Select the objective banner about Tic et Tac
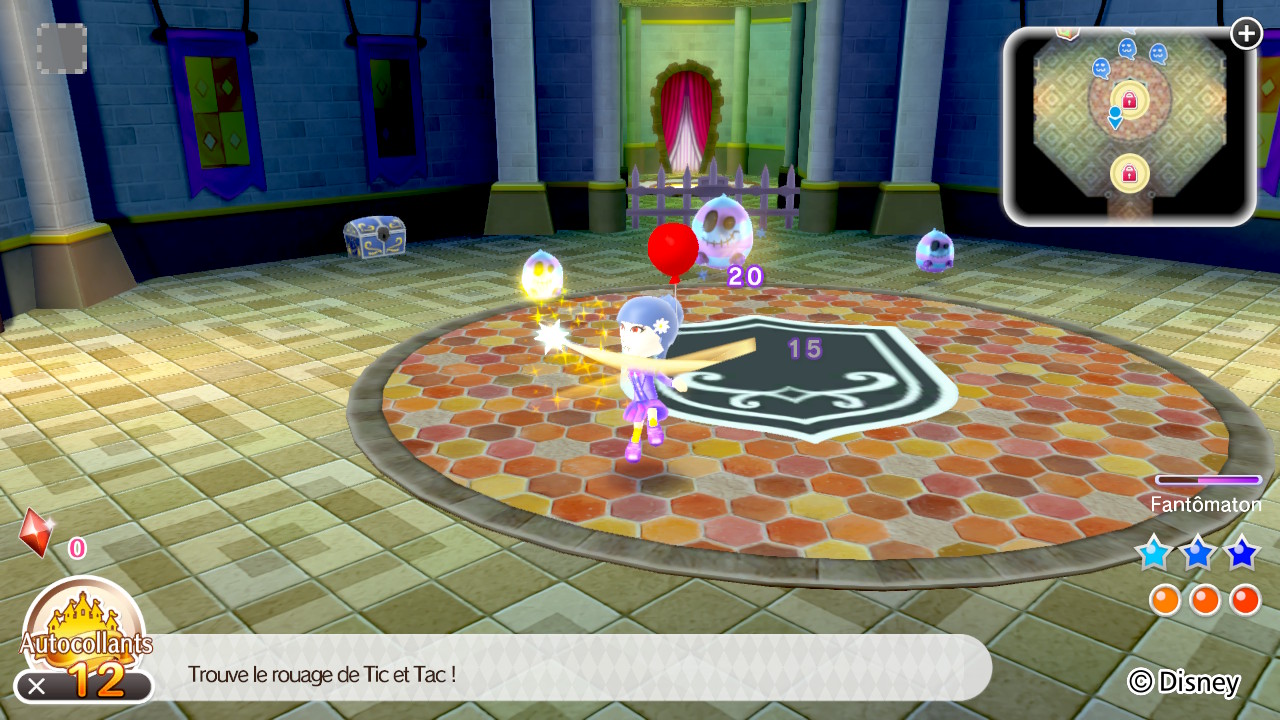 (x=570, y=673)
